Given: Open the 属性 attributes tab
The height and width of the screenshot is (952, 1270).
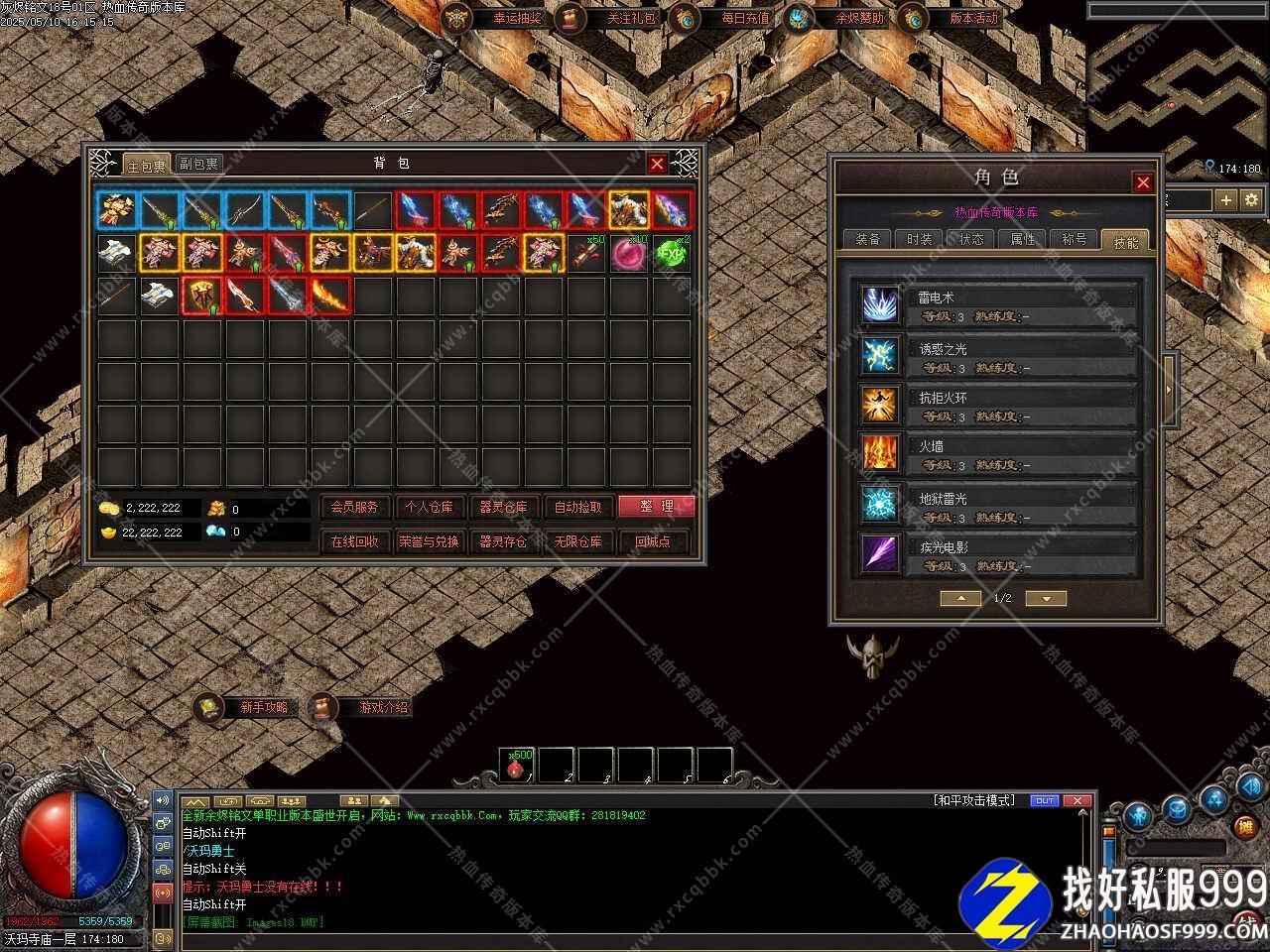Looking at the screenshot, I should click(x=1022, y=239).
